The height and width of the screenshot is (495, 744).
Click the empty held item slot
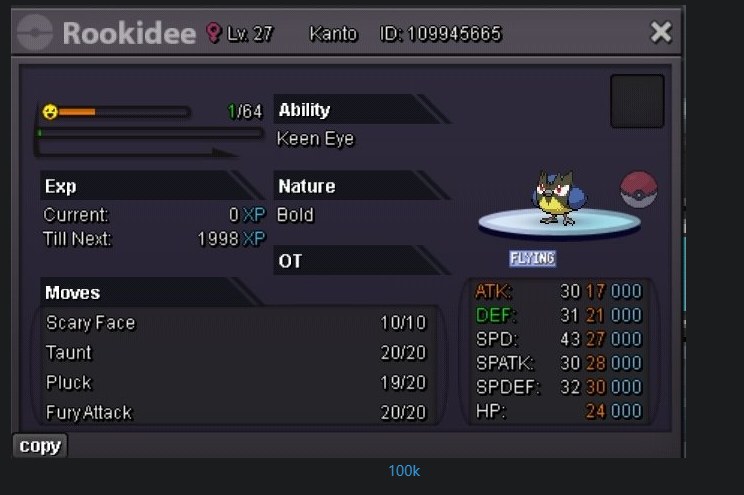point(637,101)
